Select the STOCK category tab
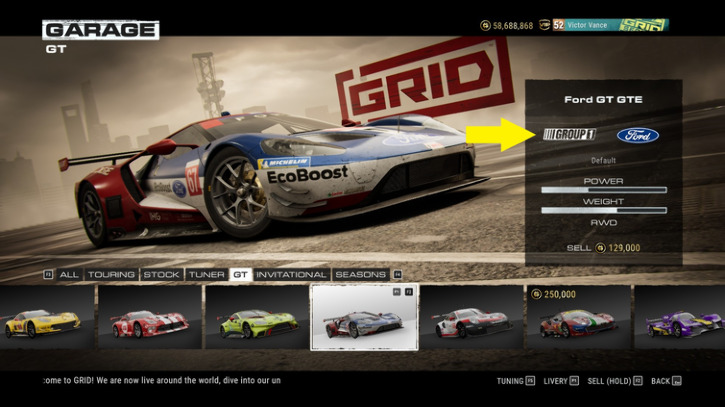The image size is (725, 407). (x=161, y=274)
